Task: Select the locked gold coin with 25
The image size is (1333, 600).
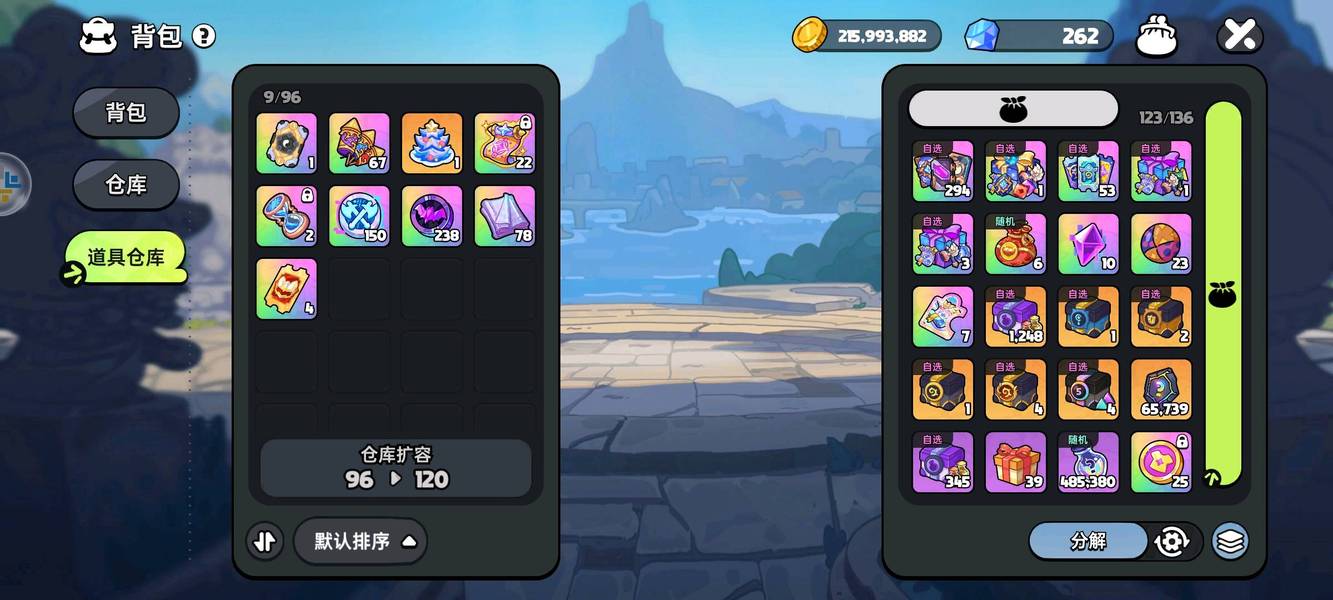Action: [x=1161, y=462]
